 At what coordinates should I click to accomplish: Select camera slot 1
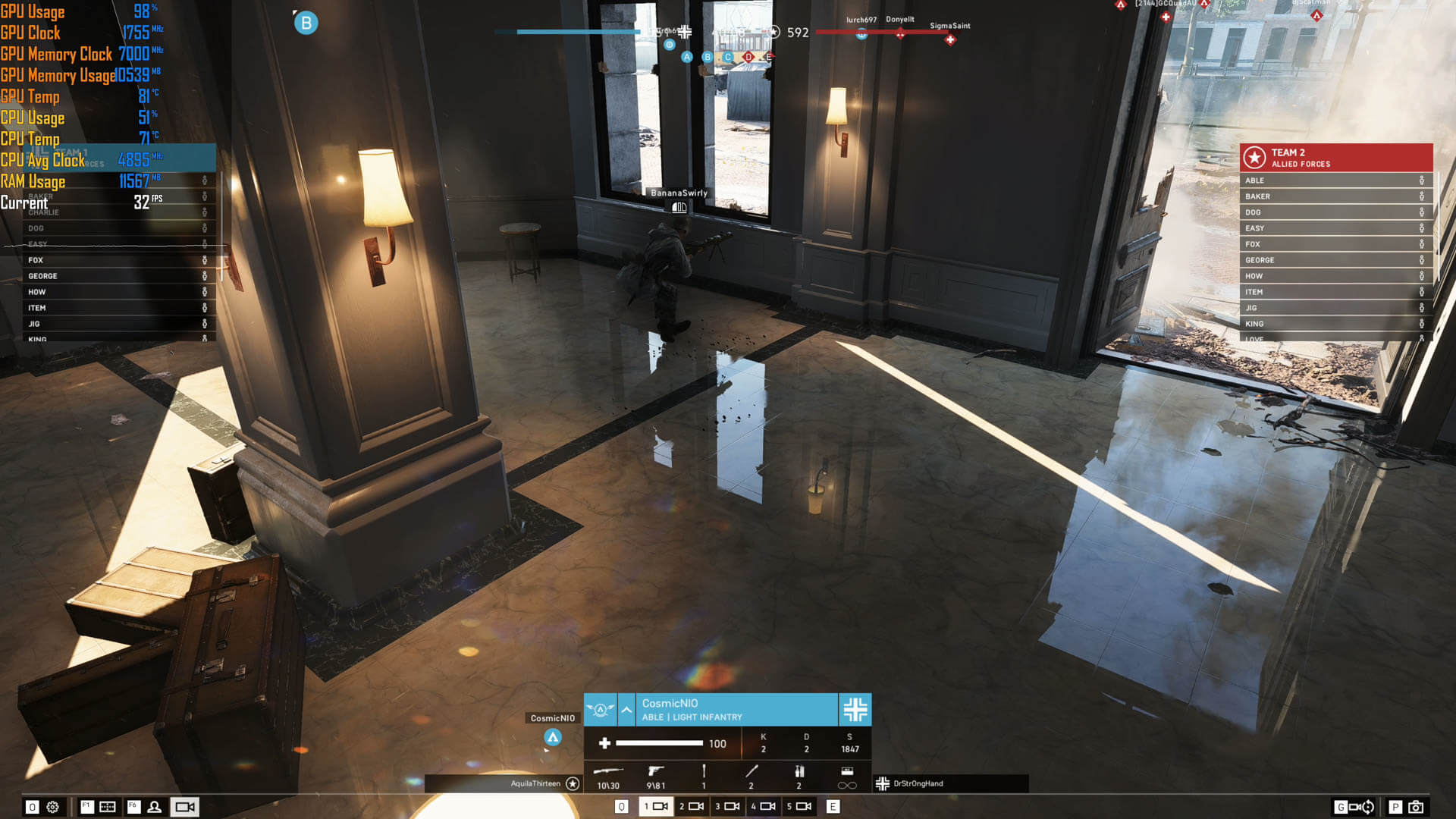(x=656, y=806)
